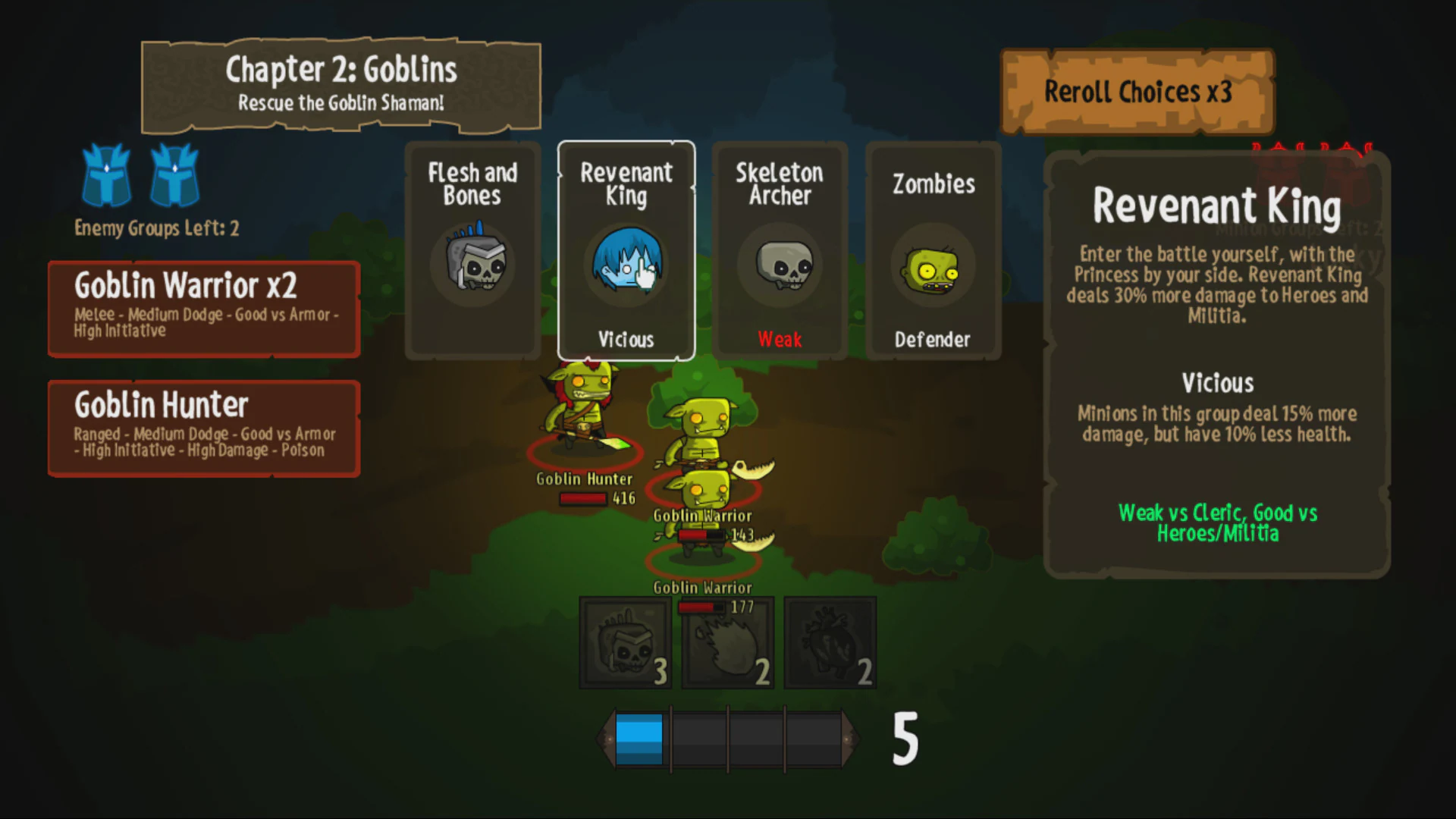The height and width of the screenshot is (819, 1456).
Task: Select the second blue helmet enemy icon
Action: (174, 176)
